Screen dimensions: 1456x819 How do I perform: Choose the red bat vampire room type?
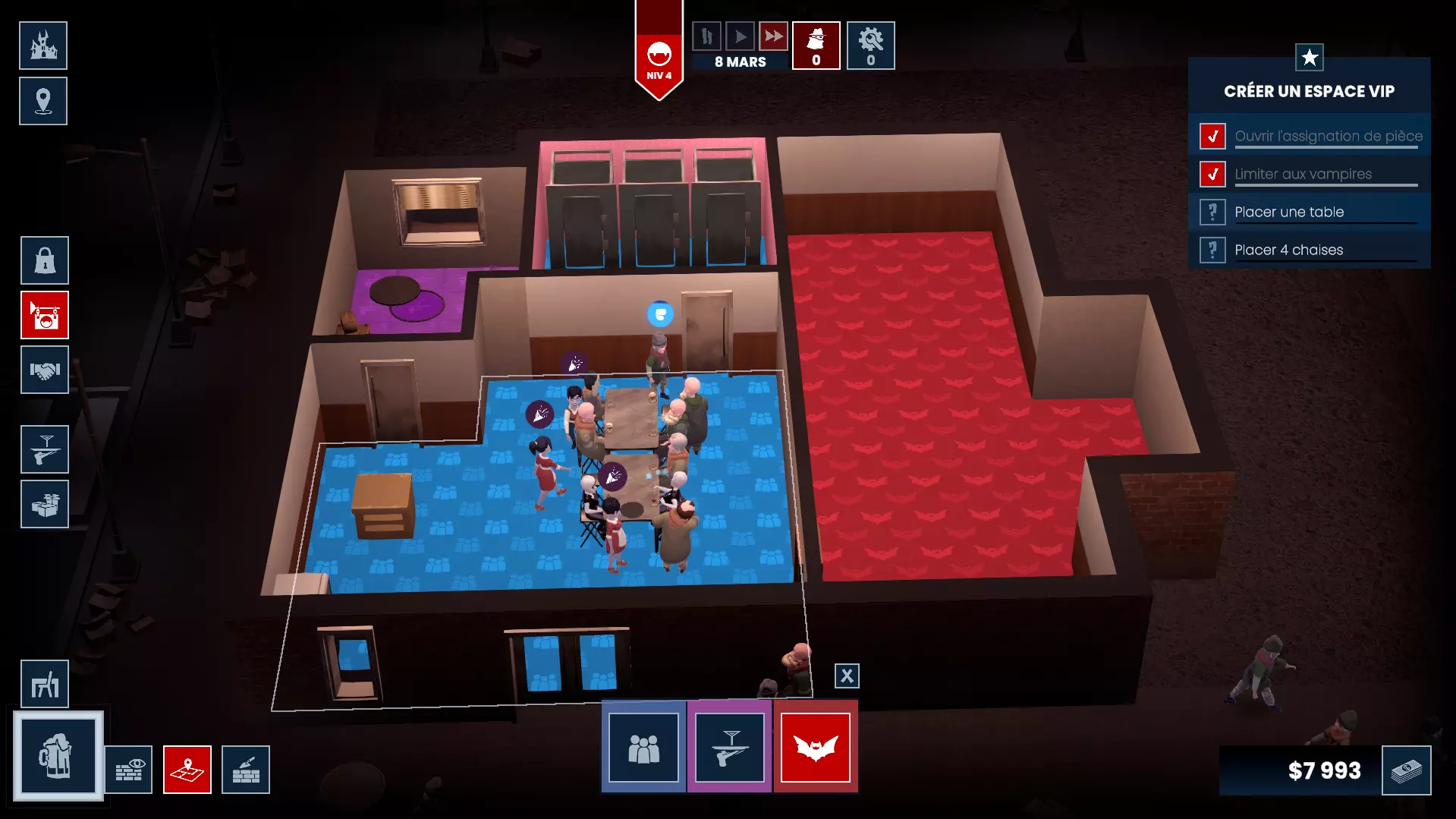click(816, 748)
